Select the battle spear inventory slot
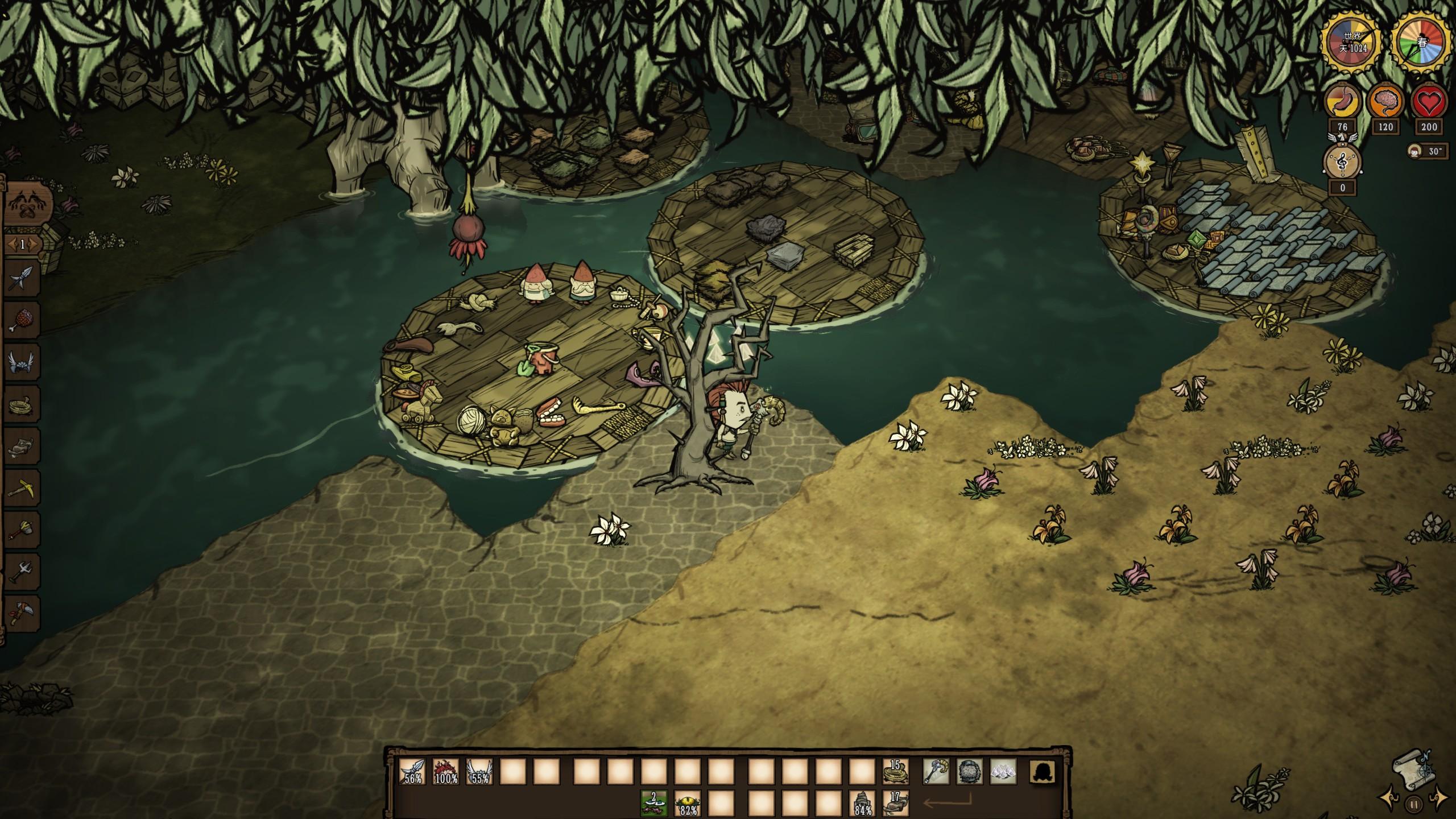Screen dimensions: 1456x819 coord(412,772)
